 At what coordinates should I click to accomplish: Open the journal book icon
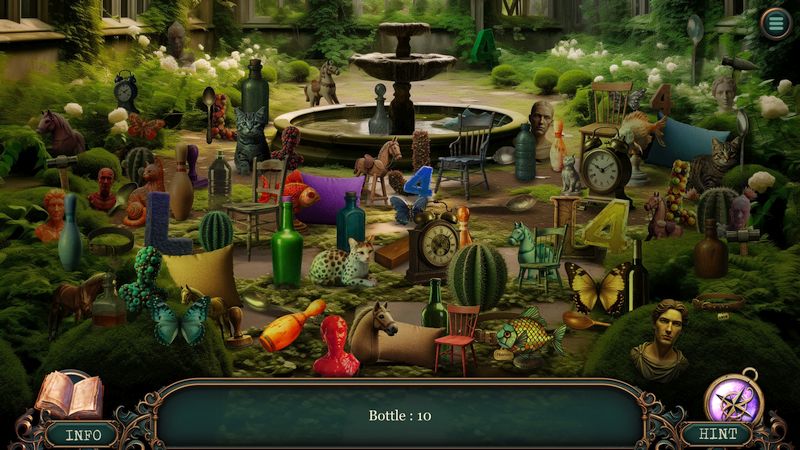pos(69,396)
